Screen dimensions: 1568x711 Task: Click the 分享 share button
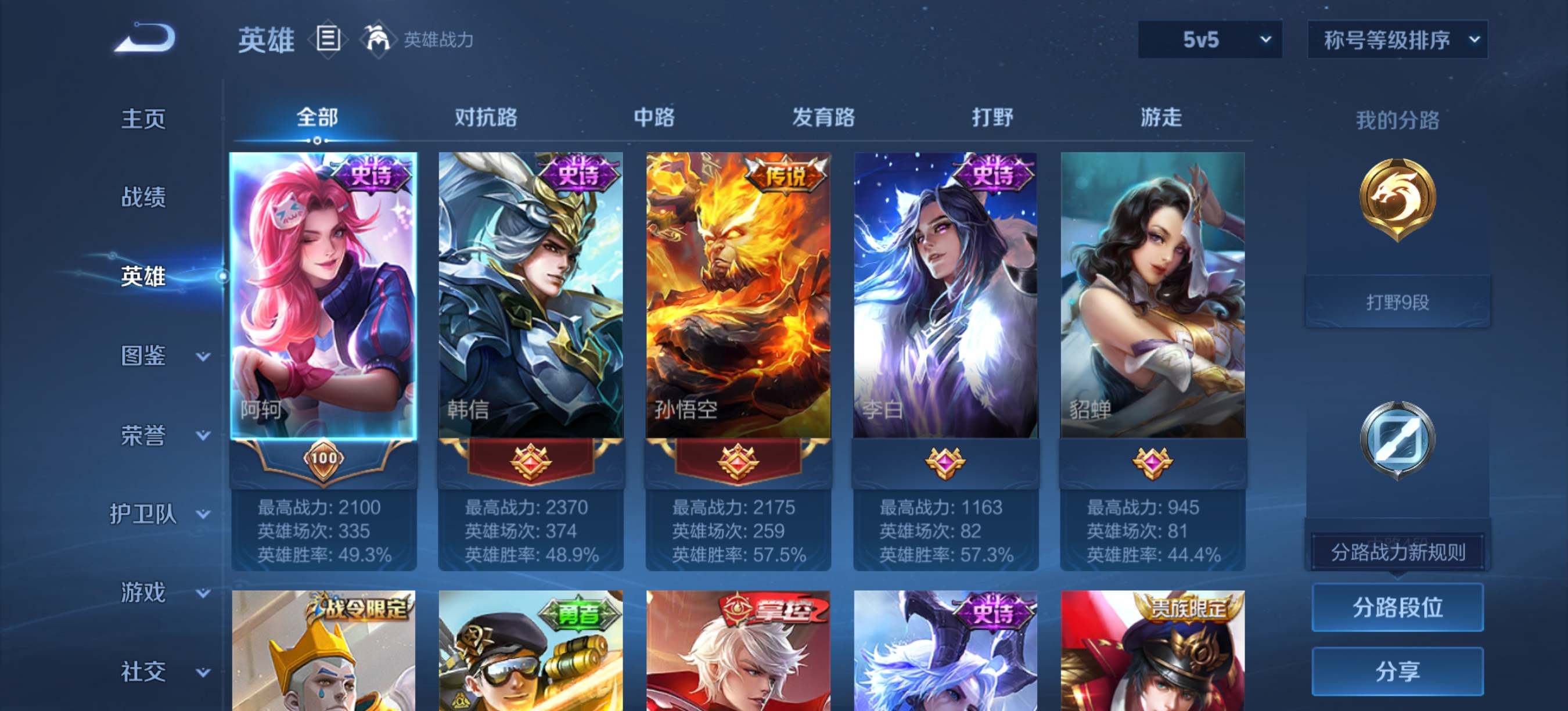click(x=1397, y=671)
